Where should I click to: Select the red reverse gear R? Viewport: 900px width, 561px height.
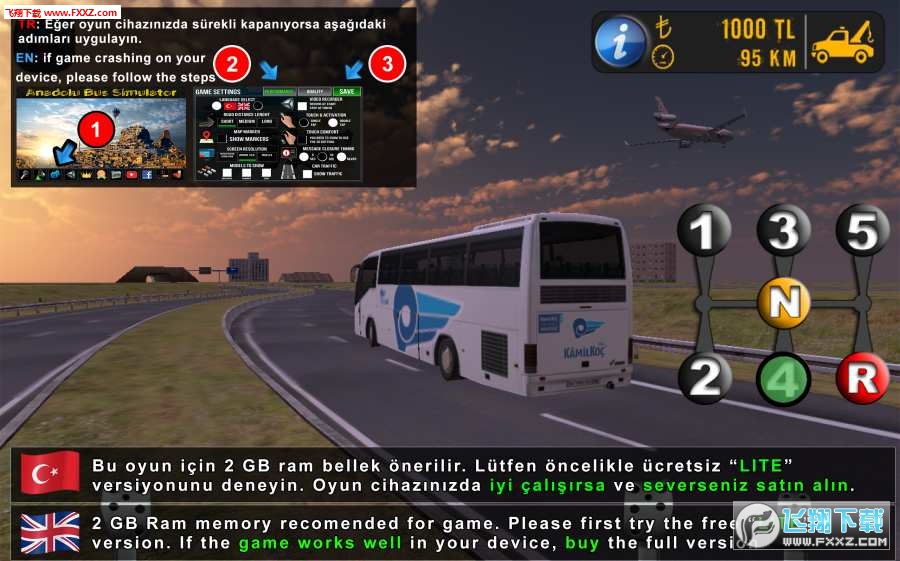[x=862, y=377]
